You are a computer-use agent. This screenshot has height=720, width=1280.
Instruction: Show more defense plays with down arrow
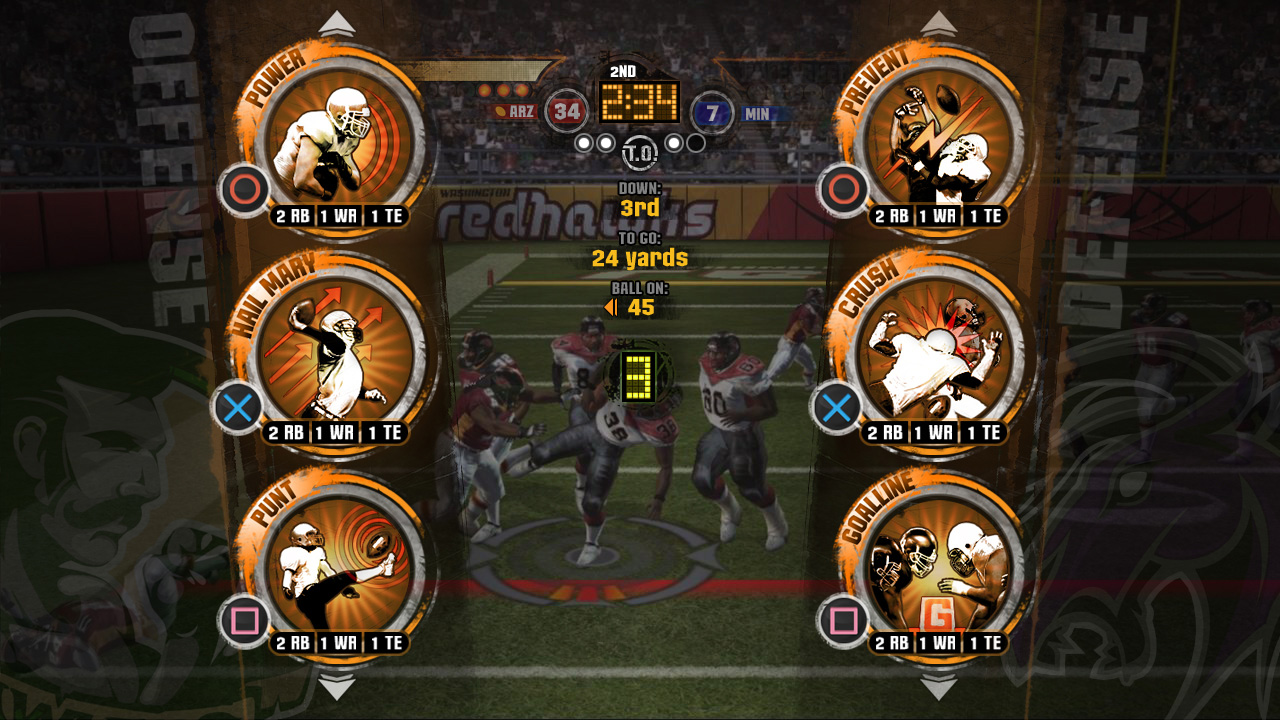pos(938,688)
